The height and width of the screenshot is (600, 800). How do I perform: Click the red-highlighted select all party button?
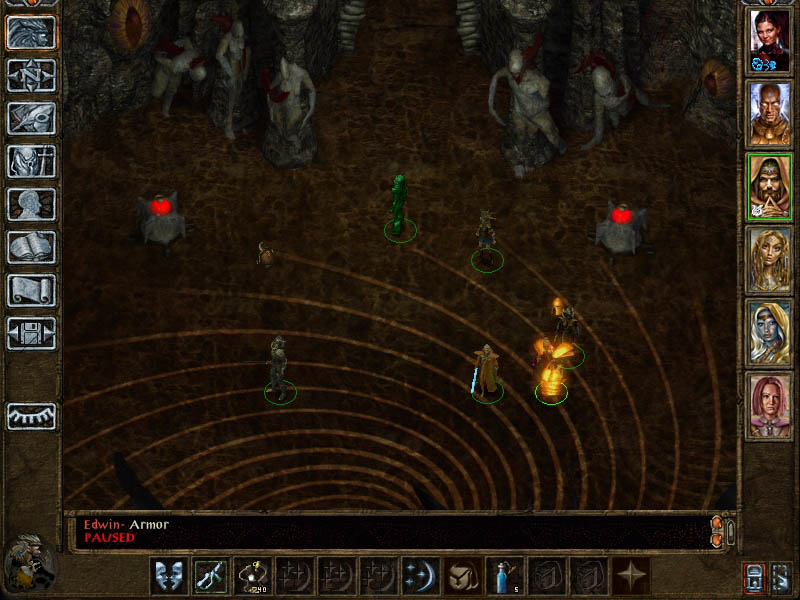pyautogui.click(x=751, y=577)
